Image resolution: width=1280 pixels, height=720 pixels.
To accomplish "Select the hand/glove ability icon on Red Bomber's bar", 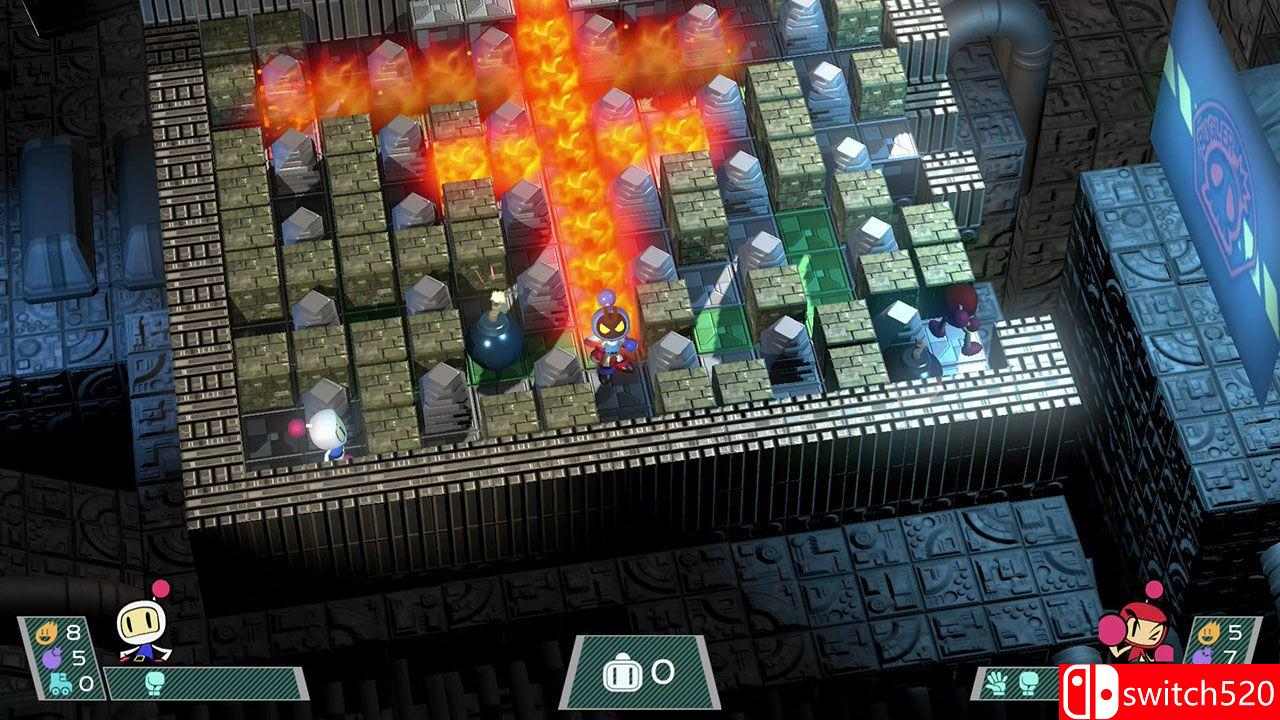I will pyautogui.click(x=996, y=685).
